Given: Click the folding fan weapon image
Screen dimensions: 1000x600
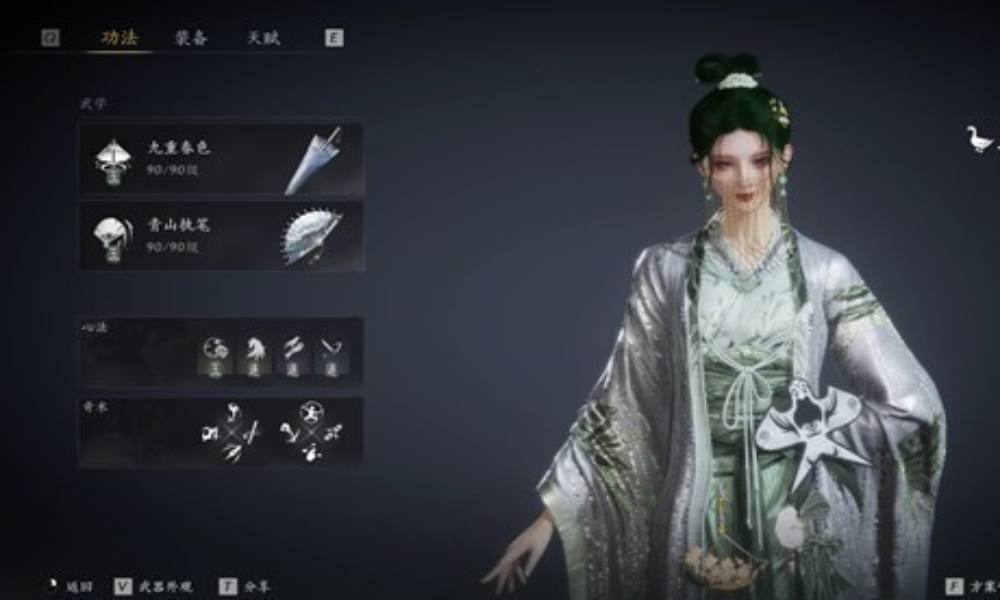Looking at the screenshot, I should click(x=311, y=236).
